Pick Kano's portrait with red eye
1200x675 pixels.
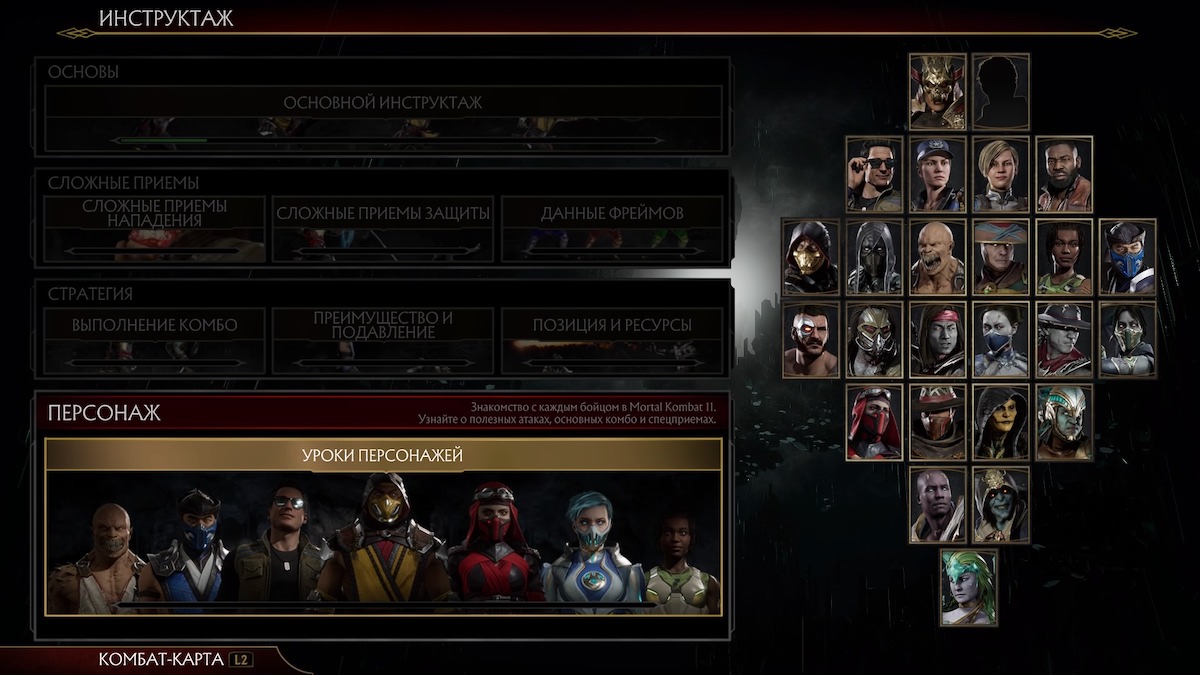click(811, 340)
